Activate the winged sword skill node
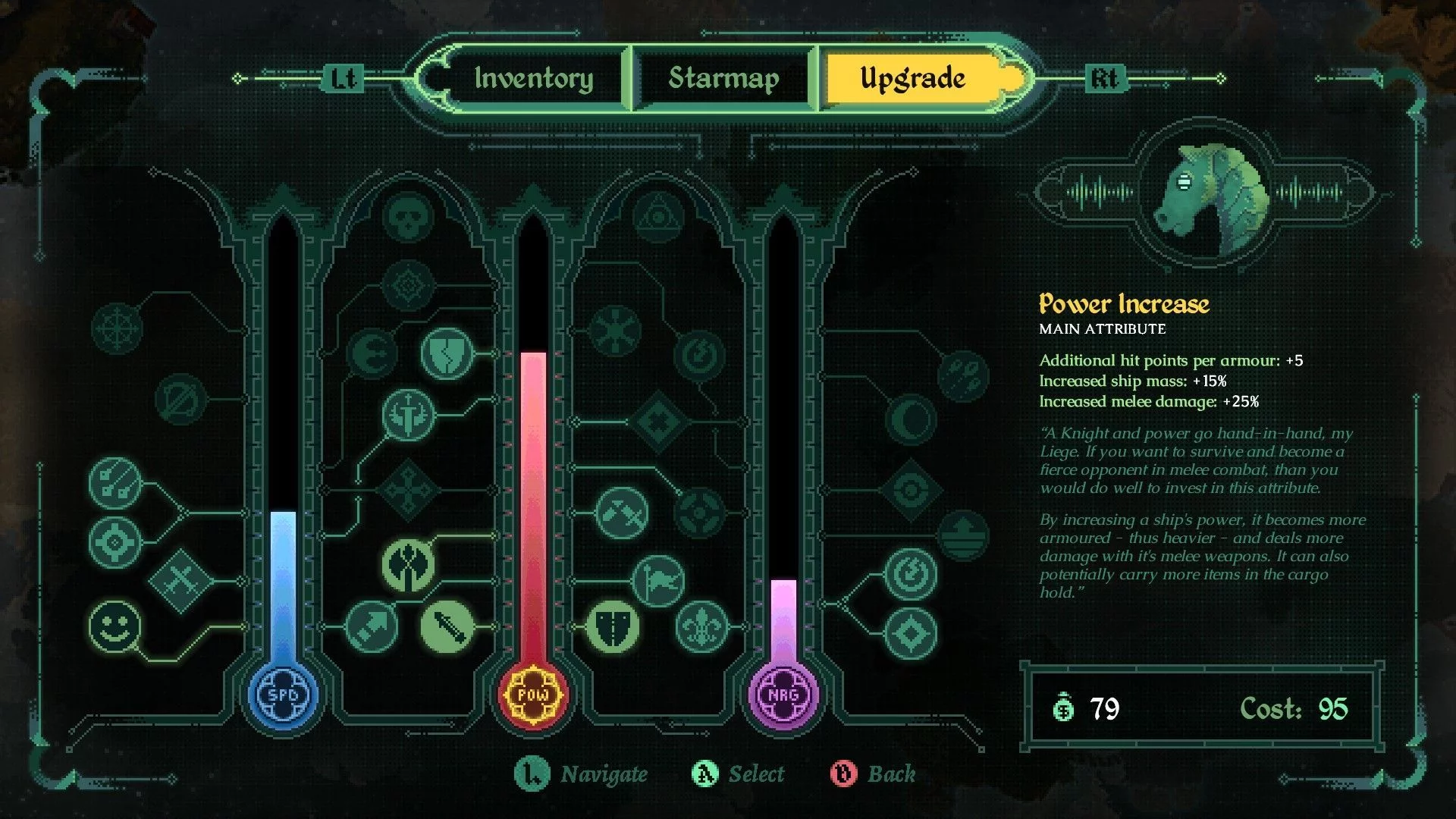This screenshot has width=1456, height=819. pyautogui.click(x=409, y=414)
